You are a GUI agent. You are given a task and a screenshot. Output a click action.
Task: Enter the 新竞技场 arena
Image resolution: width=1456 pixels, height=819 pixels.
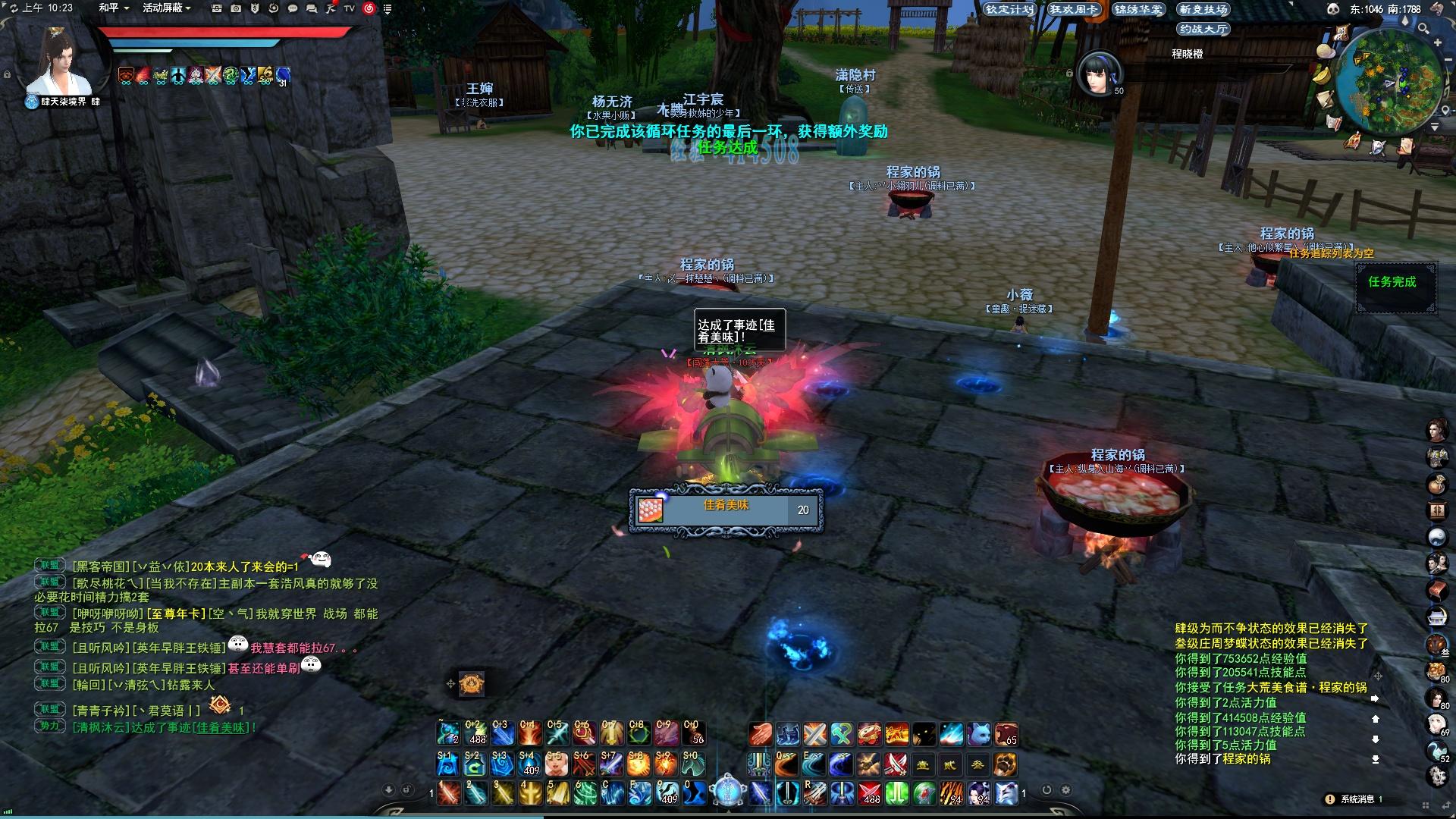1203,9
